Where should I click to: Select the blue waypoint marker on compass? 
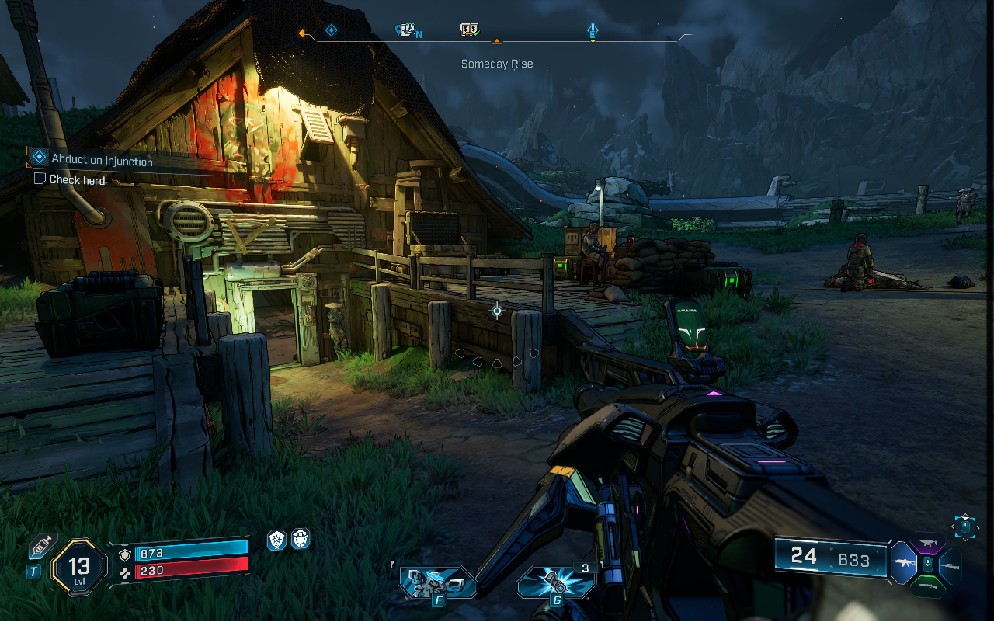click(x=593, y=30)
